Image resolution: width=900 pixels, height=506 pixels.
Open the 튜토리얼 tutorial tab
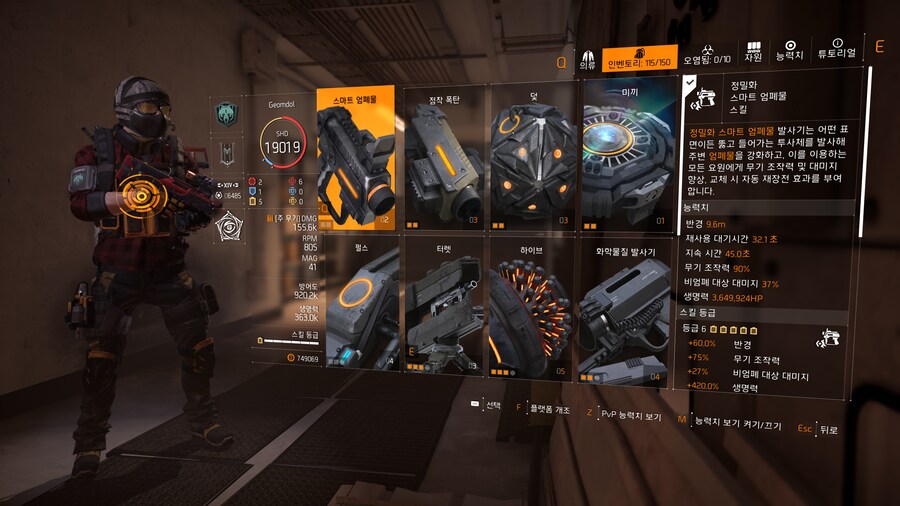pos(838,50)
